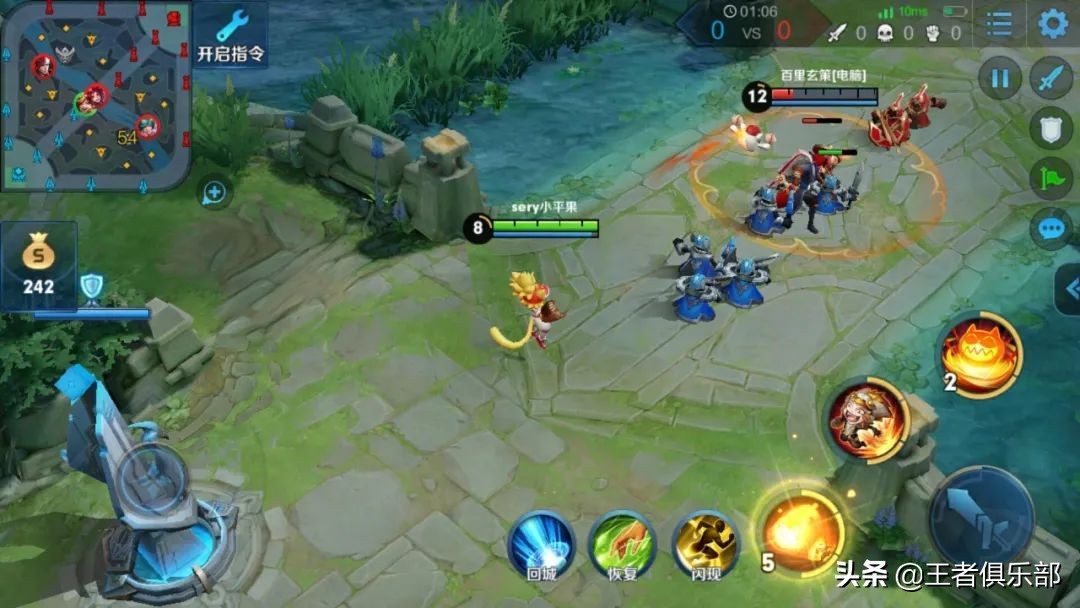Enlarge the minimap with the plus icon
Image resolution: width=1080 pixels, height=608 pixels.
214,192
